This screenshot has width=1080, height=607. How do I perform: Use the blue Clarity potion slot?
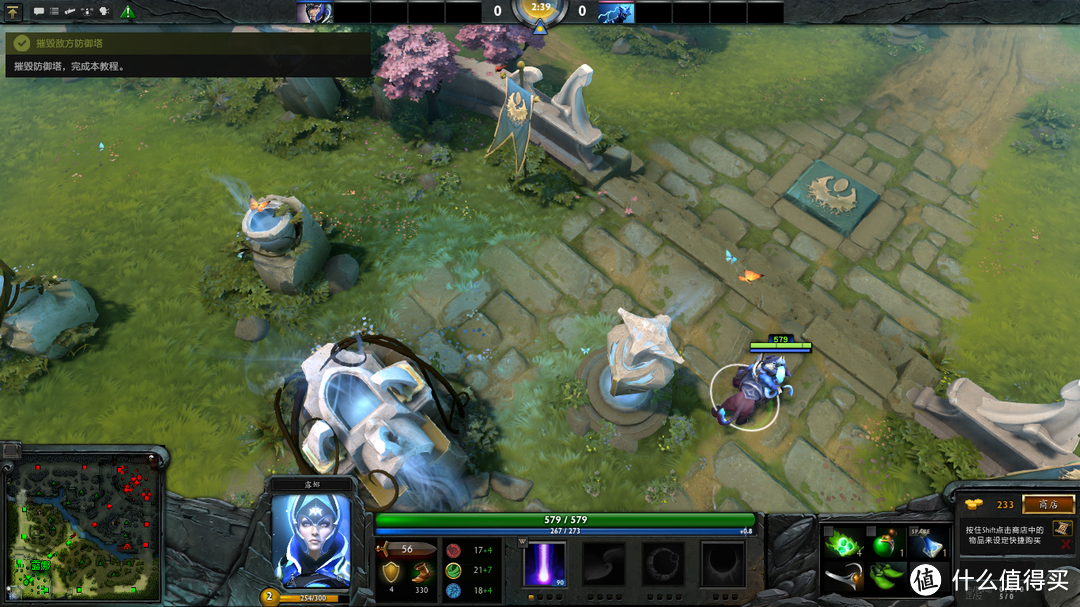coord(925,544)
